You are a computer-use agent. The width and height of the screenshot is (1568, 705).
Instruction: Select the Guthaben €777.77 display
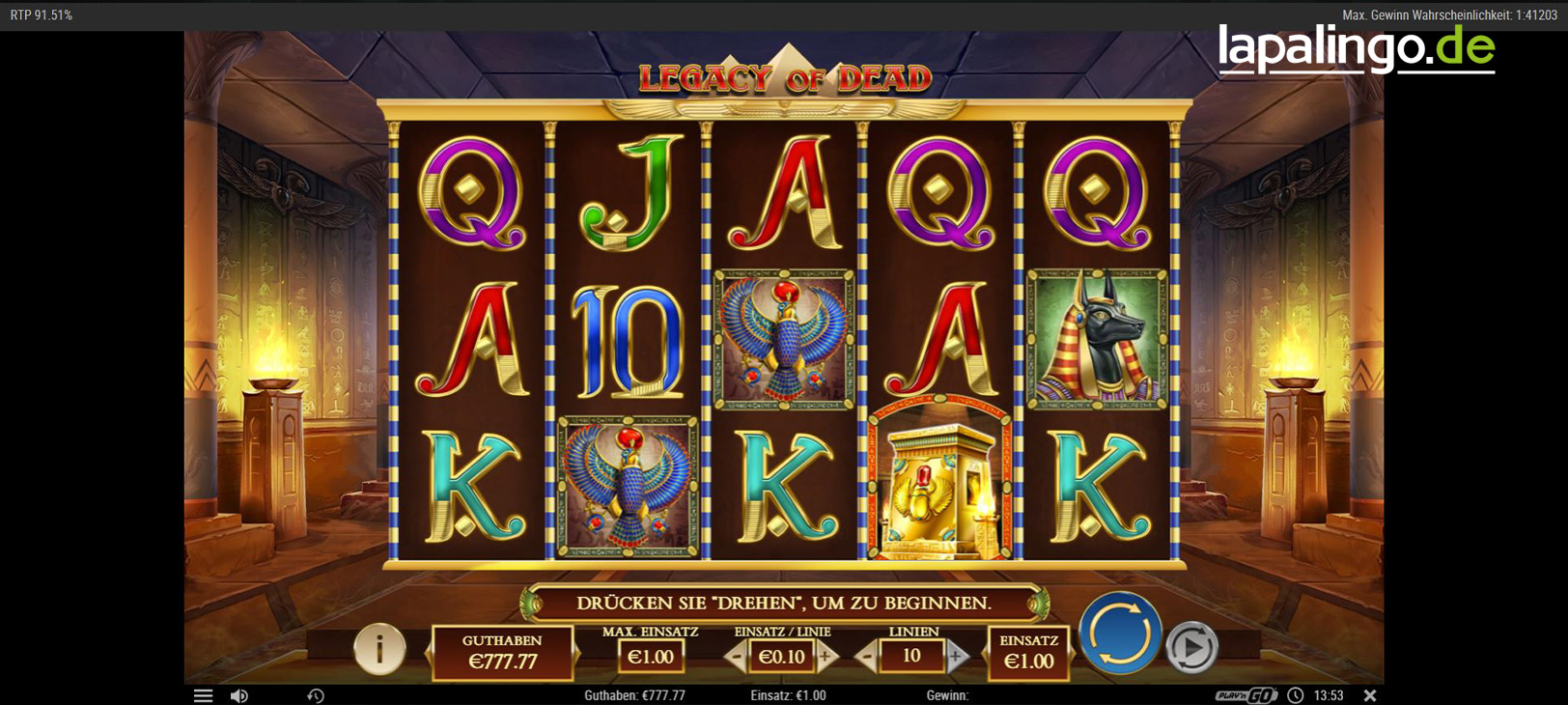click(x=503, y=650)
